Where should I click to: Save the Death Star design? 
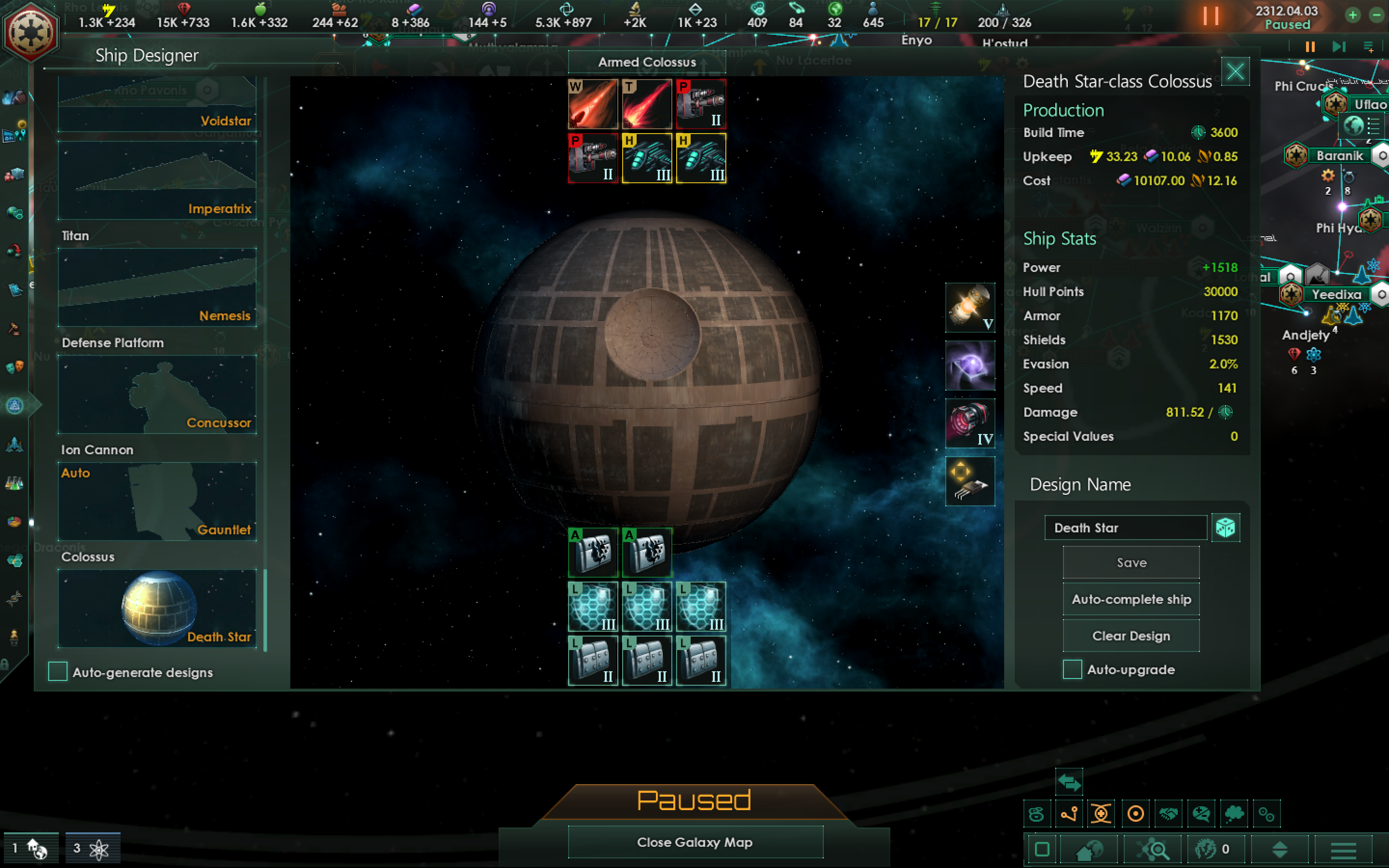[1130, 562]
